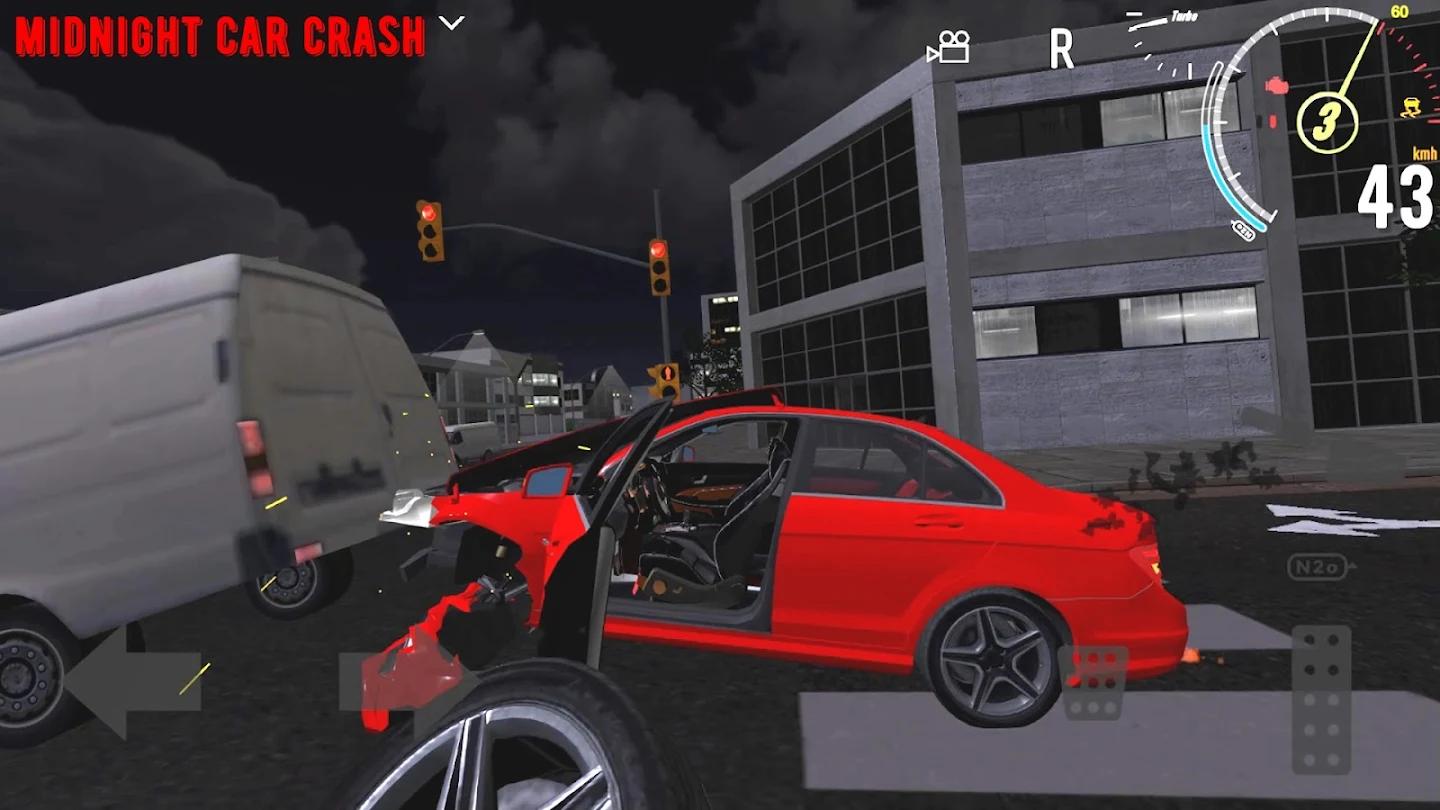This screenshot has height=810, width=1440.
Task: Step on the tall gas pedal
Action: pyautogui.click(x=1321, y=699)
